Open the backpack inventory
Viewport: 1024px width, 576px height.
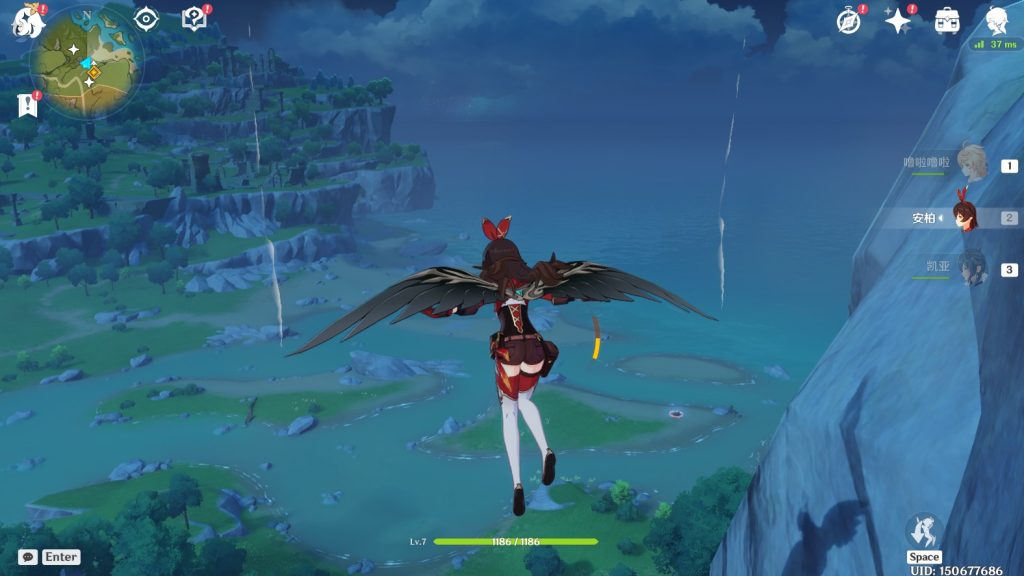[x=946, y=21]
